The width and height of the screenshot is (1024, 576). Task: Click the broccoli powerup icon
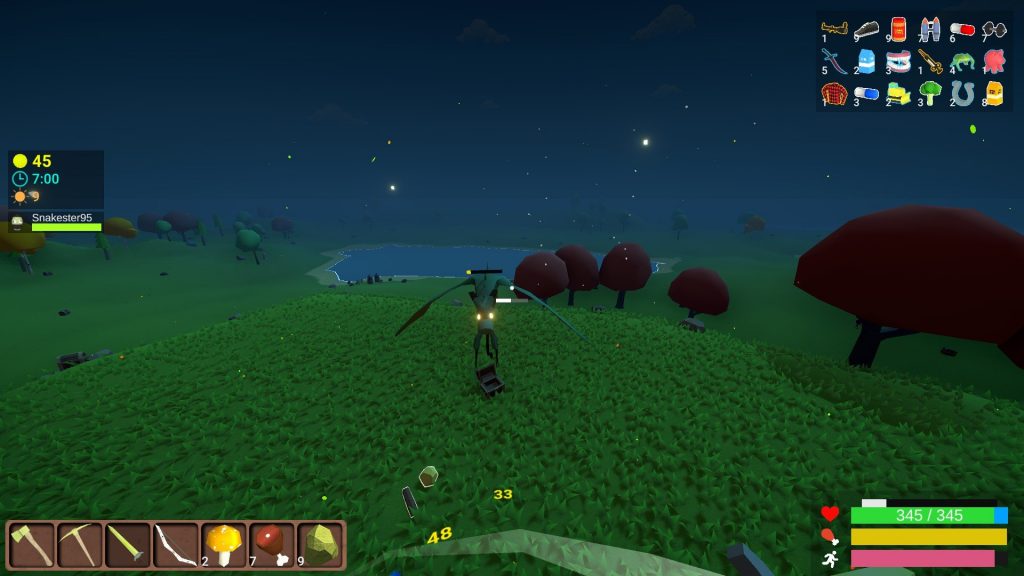pyautogui.click(x=930, y=93)
